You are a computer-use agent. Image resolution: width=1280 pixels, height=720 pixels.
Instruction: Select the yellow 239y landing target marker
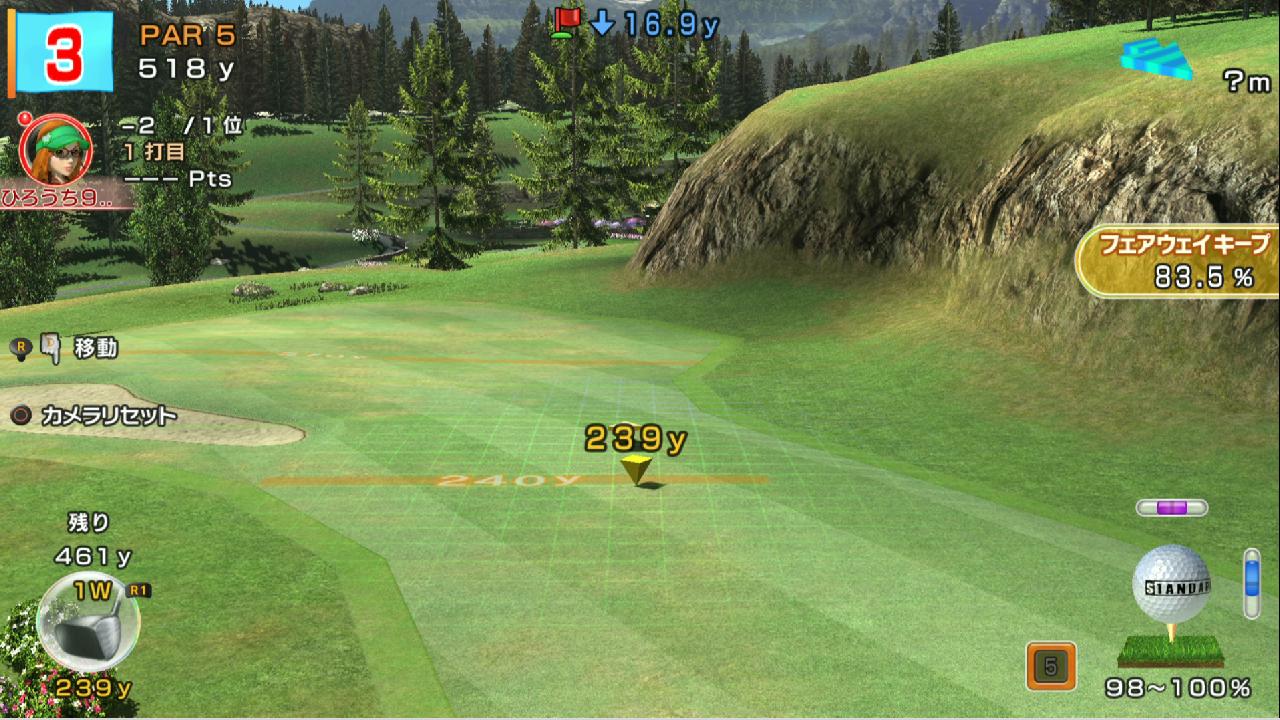pyautogui.click(x=635, y=468)
